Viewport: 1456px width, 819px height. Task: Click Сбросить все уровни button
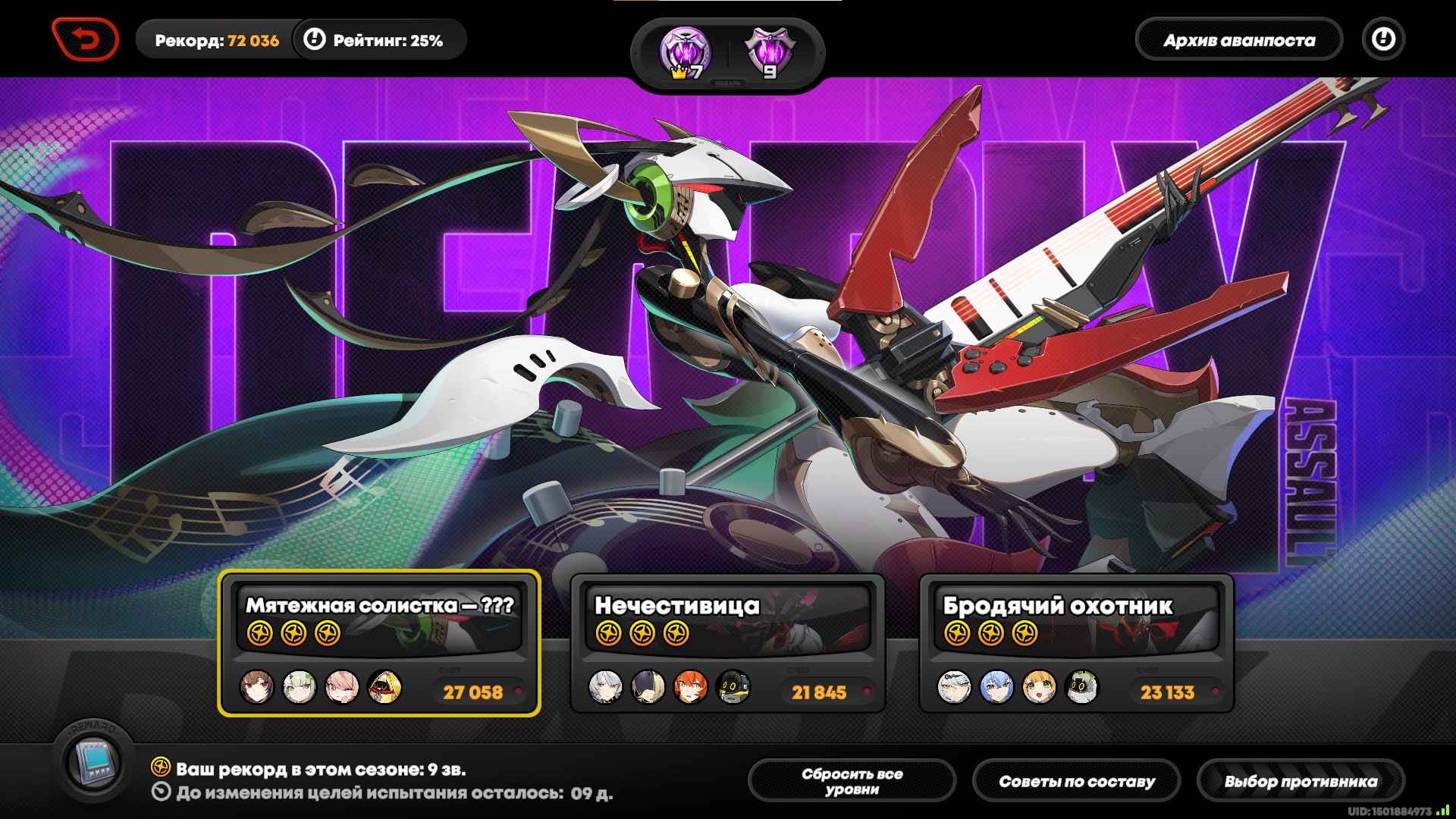click(x=852, y=781)
